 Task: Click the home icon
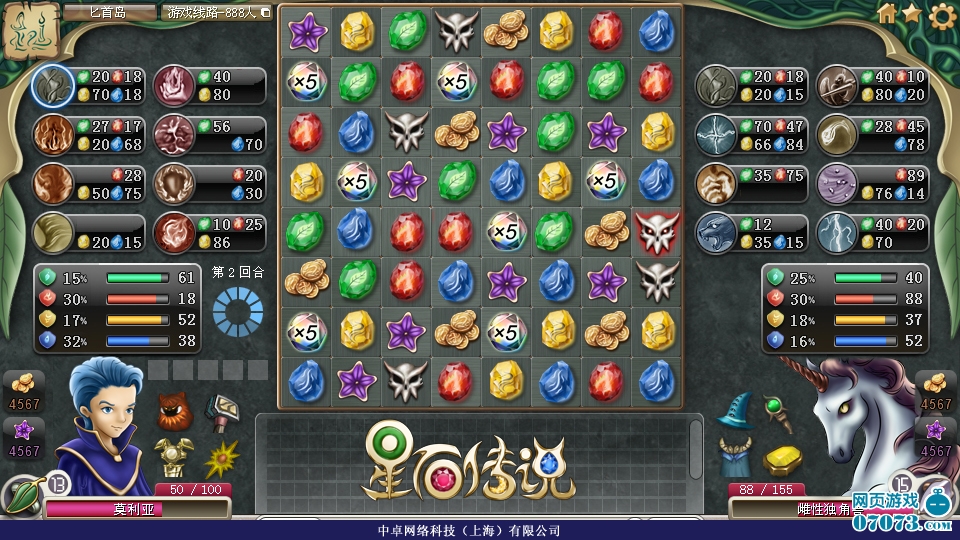tap(886, 13)
